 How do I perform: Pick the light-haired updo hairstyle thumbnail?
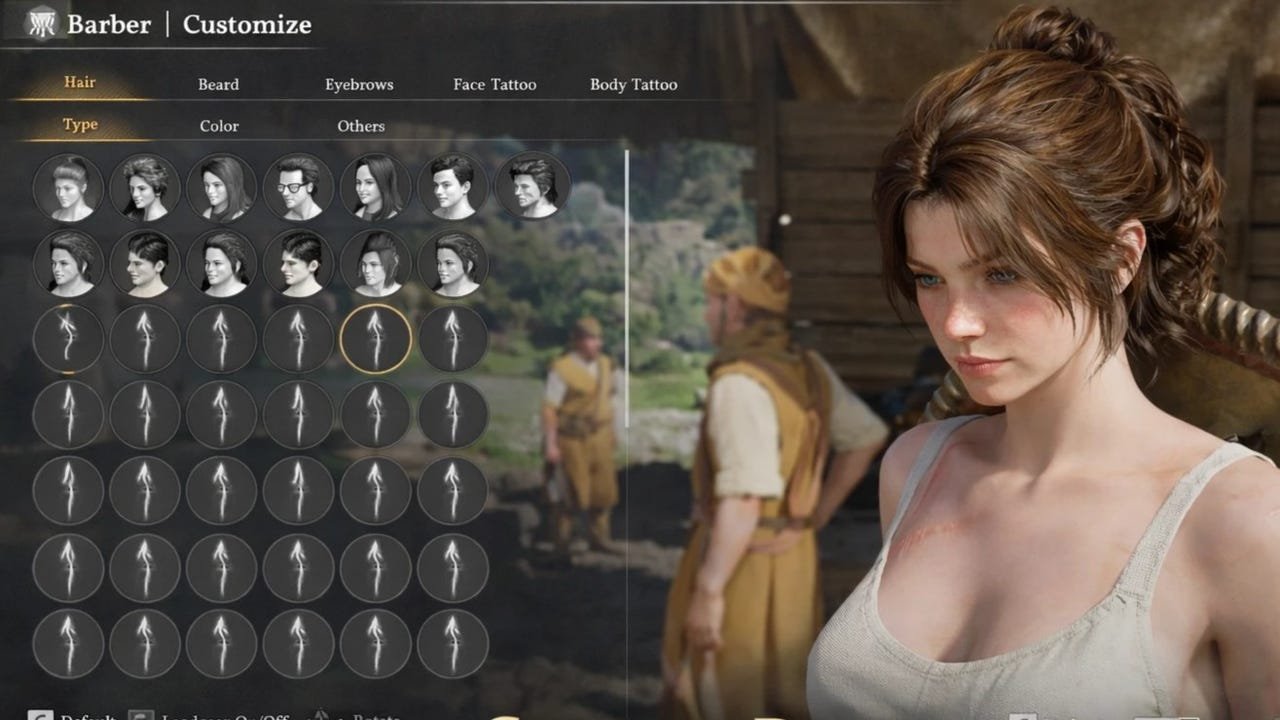coord(68,187)
